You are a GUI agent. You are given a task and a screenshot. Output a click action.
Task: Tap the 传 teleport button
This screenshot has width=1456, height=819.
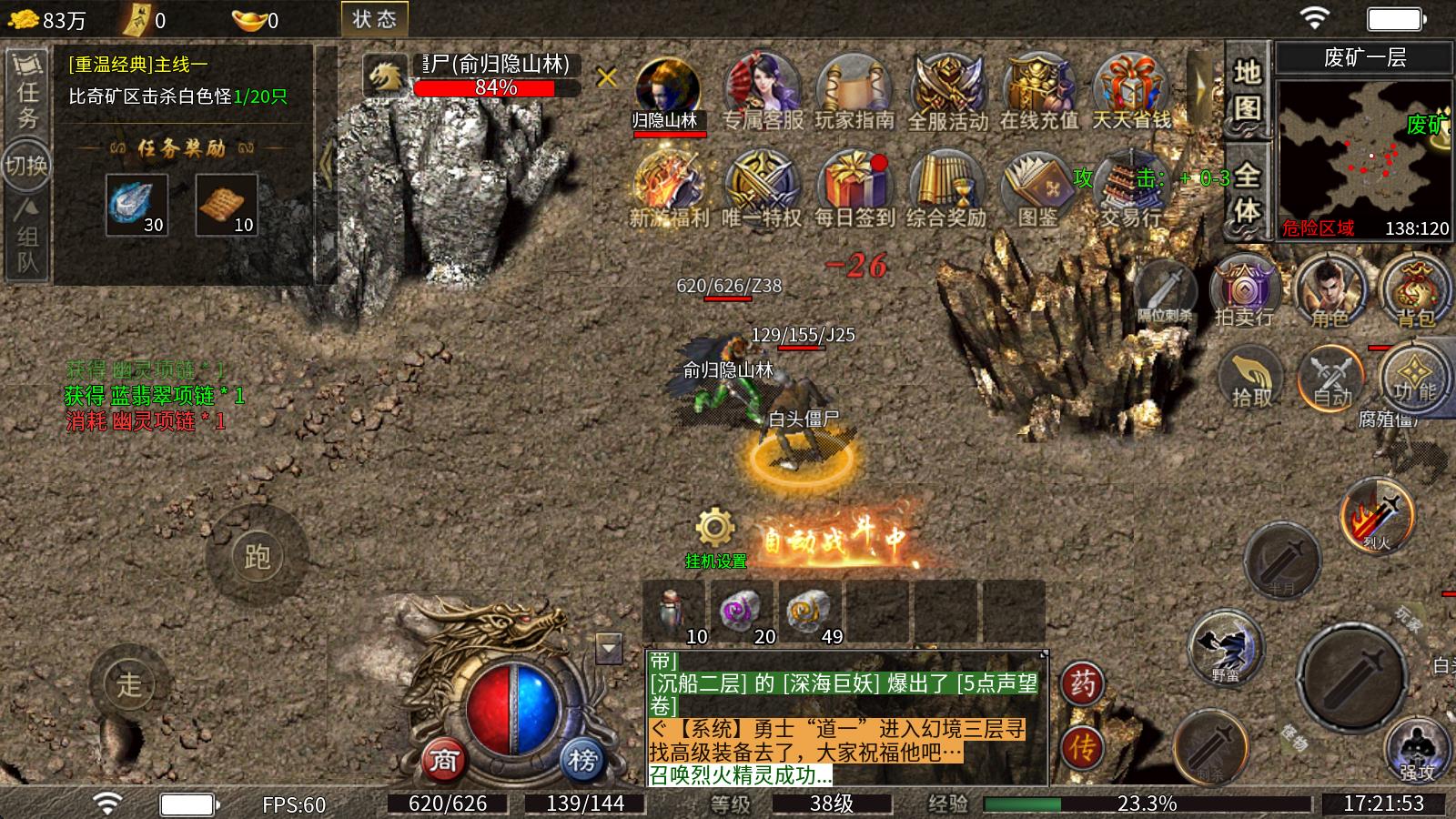click(x=1083, y=748)
